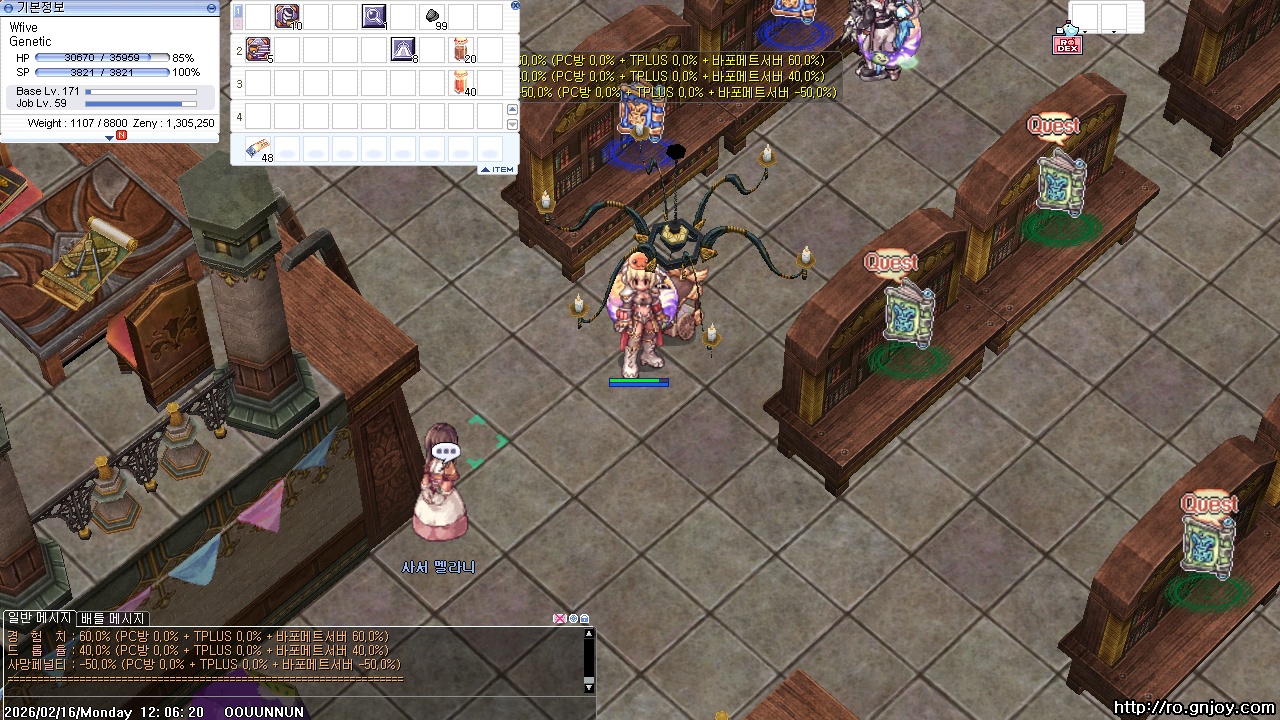Click the pink X chat window button
Viewport: 1280px width, 720px height.
tap(560, 619)
